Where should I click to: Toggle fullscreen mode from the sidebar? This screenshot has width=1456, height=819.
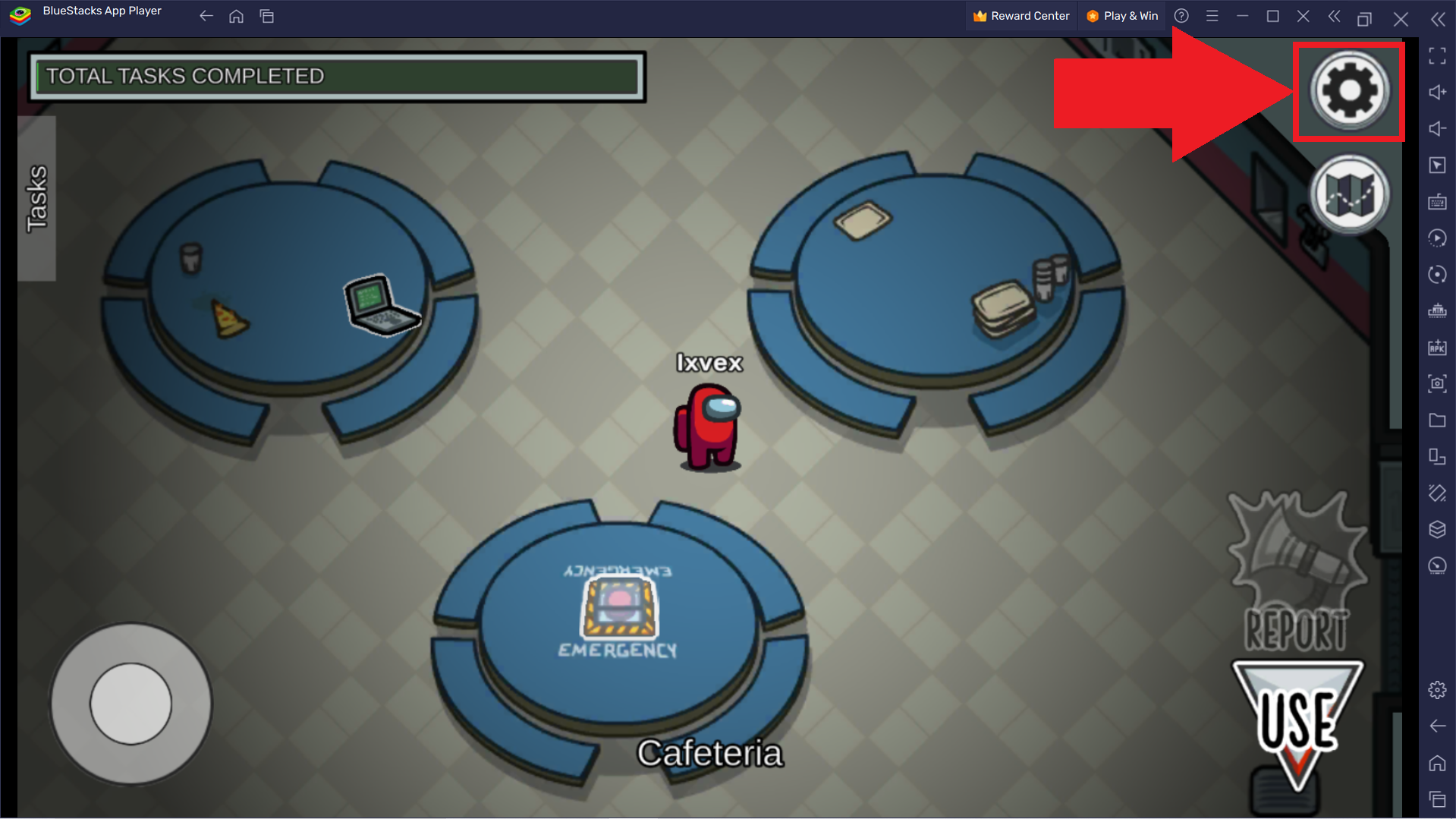pyautogui.click(x=1436, y=55)
